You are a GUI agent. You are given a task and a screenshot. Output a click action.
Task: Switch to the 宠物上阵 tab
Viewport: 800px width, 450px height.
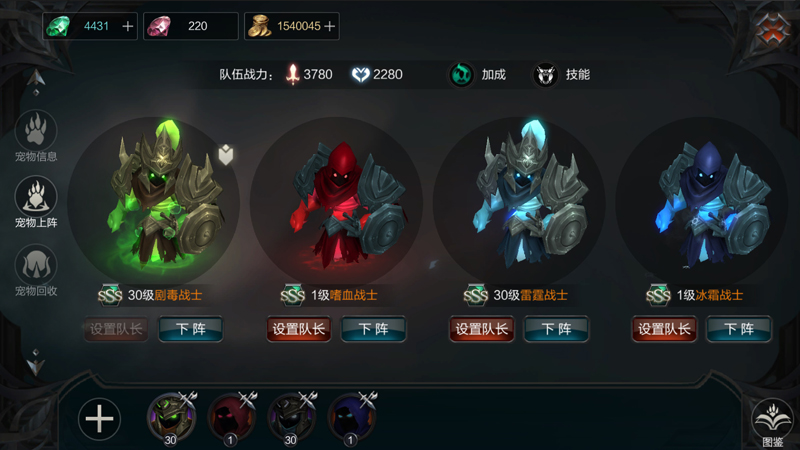tap(36, 201)
